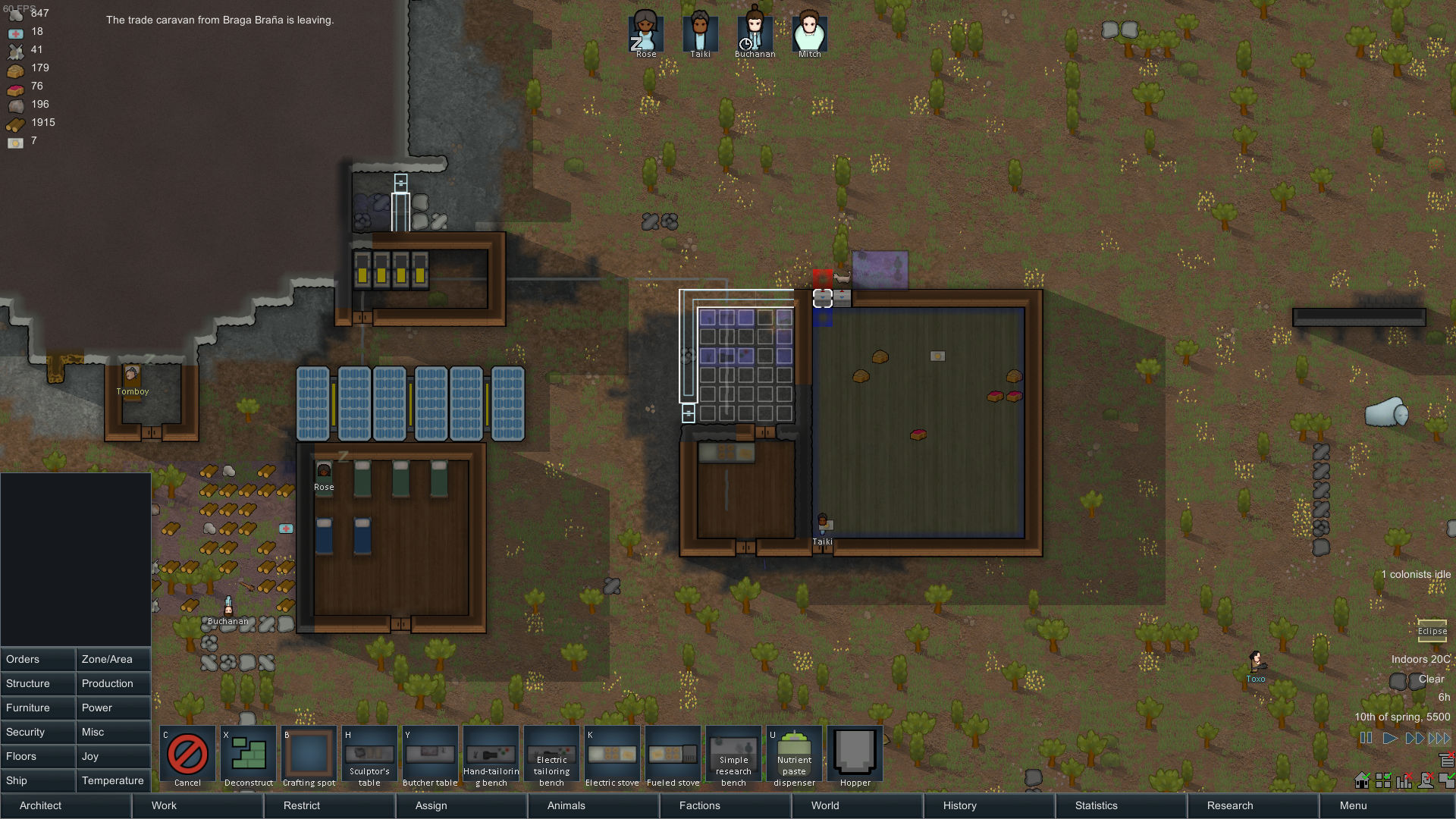The width and height of the screenshot is (1456, 819).
Task: Cancel the current designation tool
Action: [x=187, y=755]
